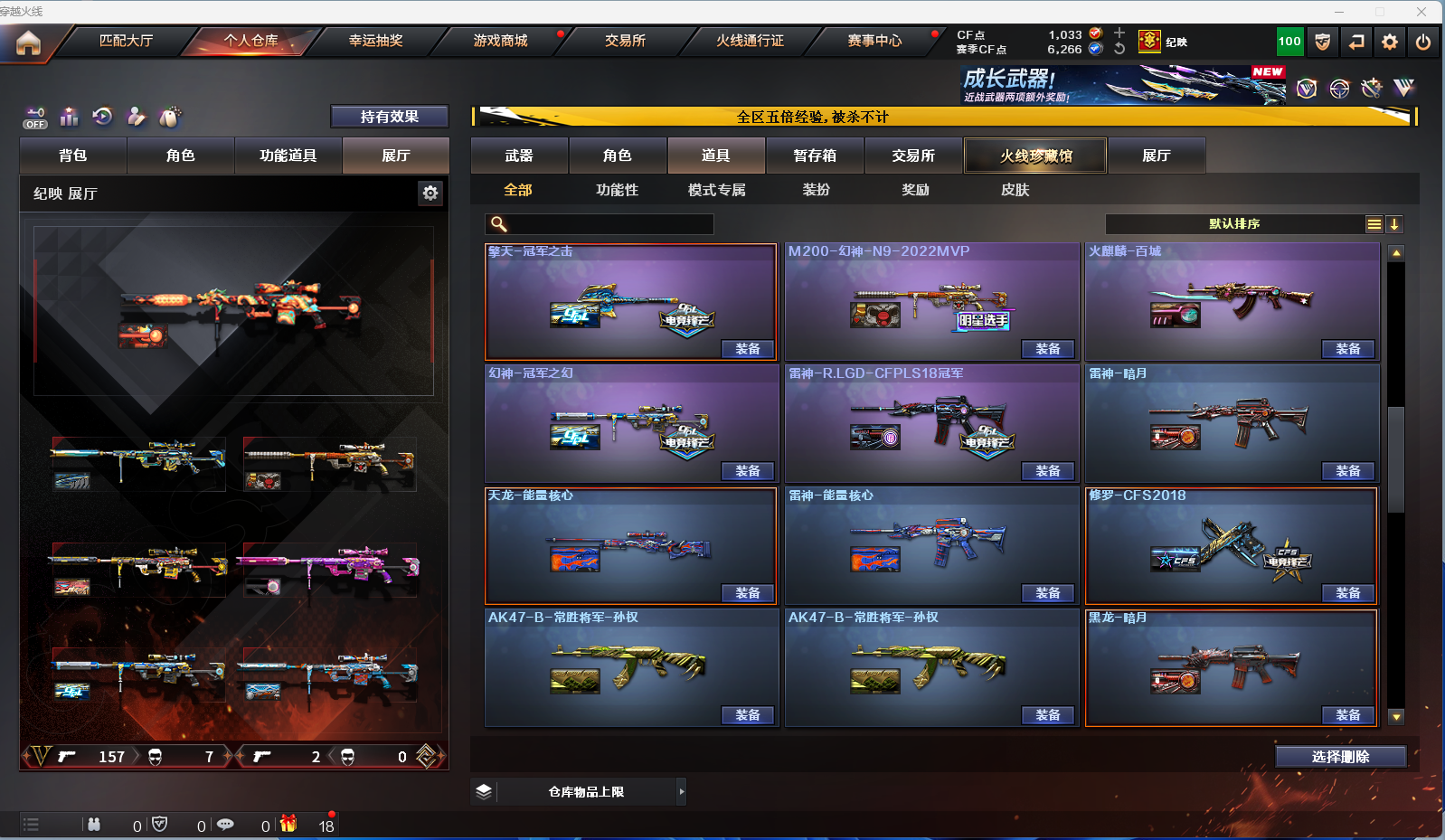The image size is (1445, 840).
Task: Open the 匹配大厅 lobby menu
Action: [126, 41]
